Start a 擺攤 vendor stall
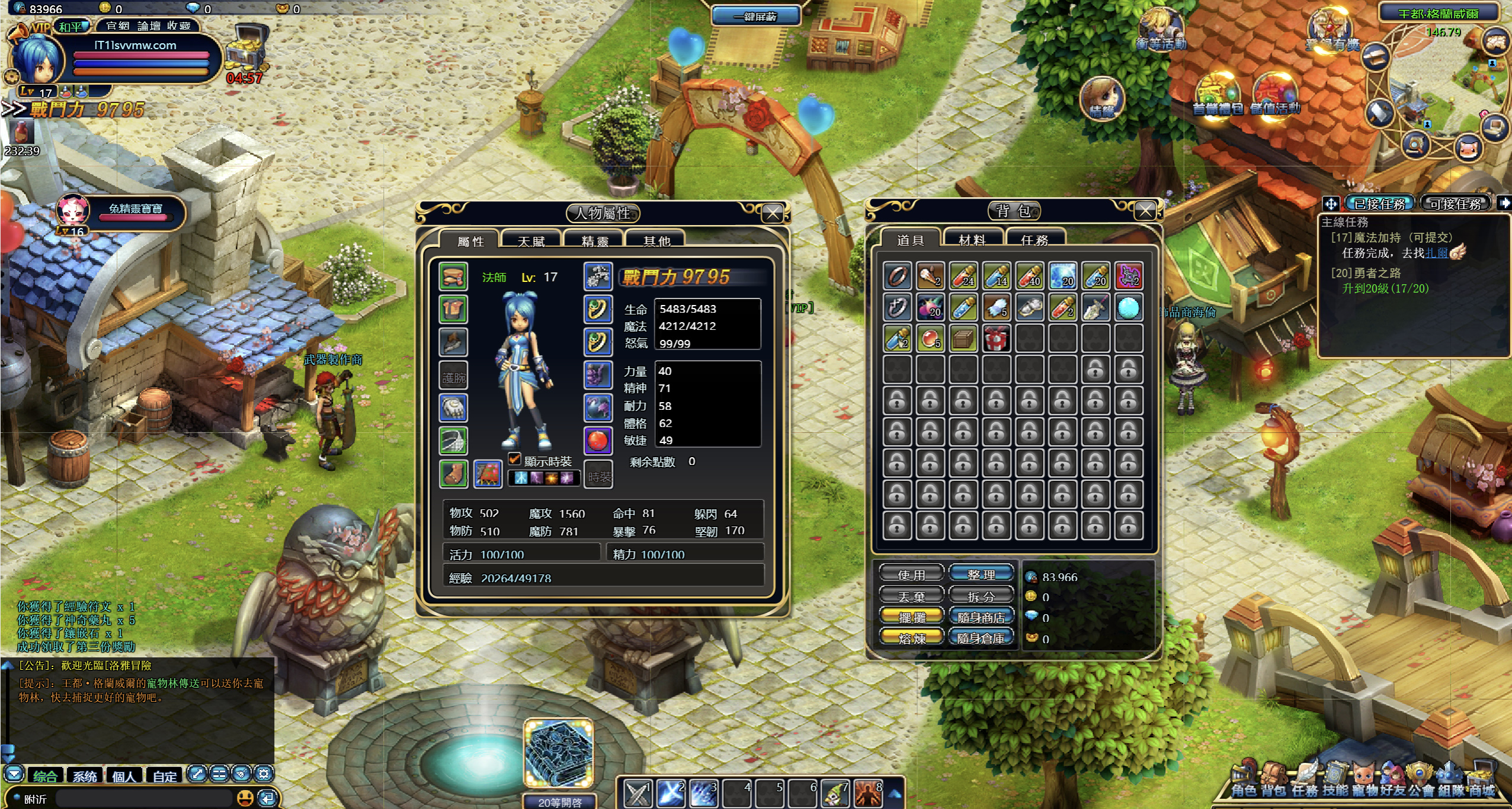Image resolution: width=1512 pixels, height=809 pixels. click(911, 617)
